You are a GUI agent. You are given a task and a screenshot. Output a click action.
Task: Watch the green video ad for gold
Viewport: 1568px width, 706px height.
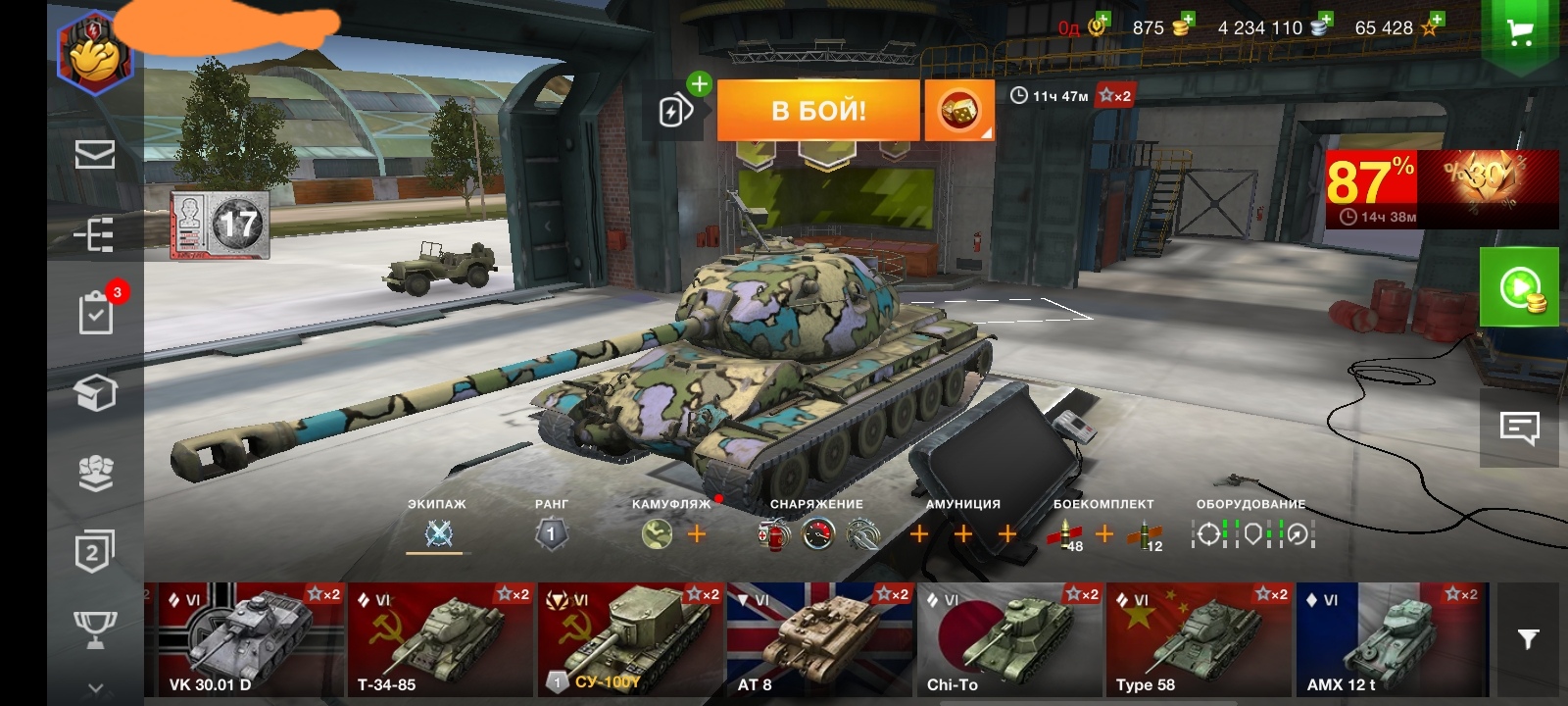click(x=1519, y=287)
